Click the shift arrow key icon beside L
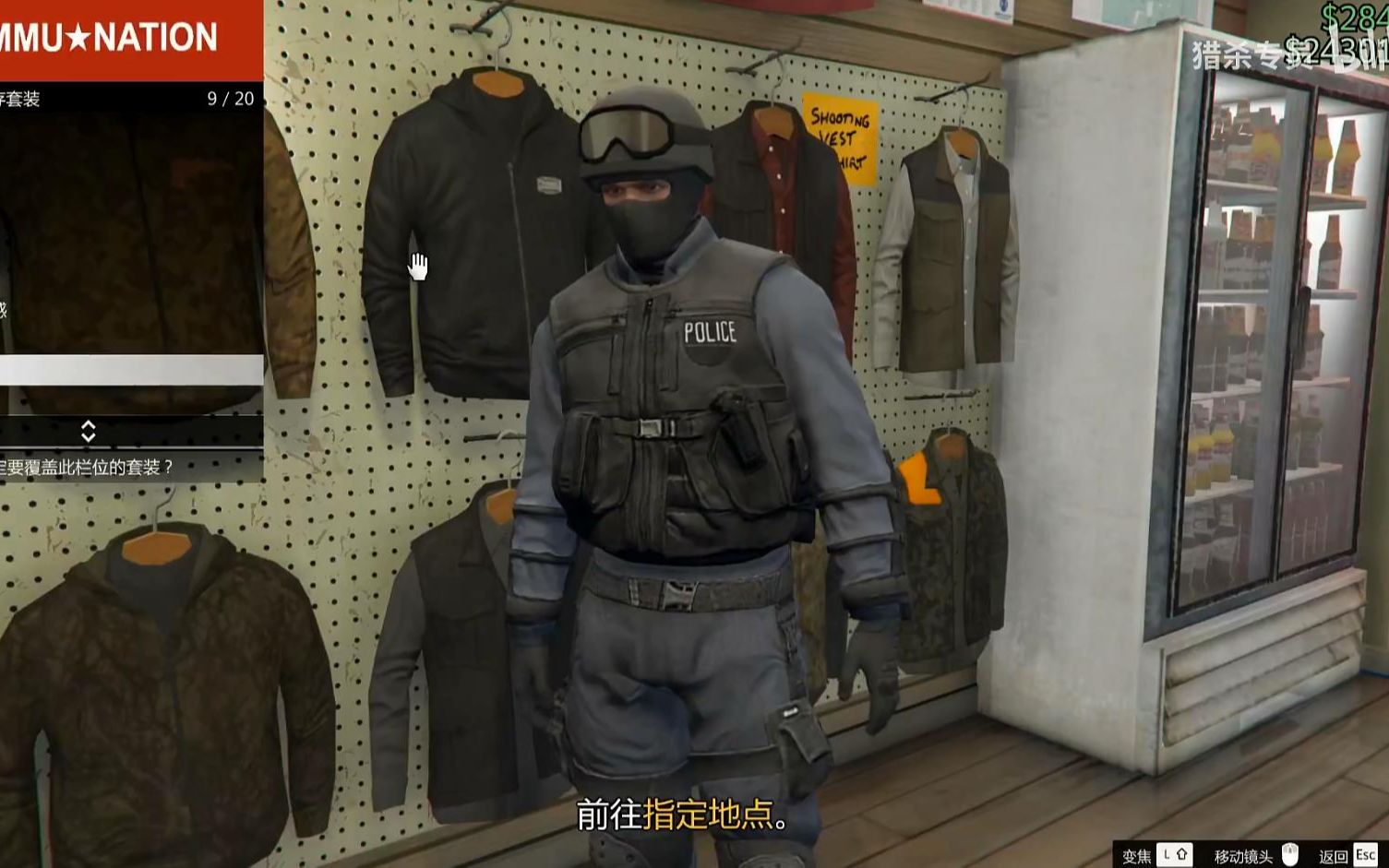This screenshot has height=868, width=1389. (x=1184, y=853)
